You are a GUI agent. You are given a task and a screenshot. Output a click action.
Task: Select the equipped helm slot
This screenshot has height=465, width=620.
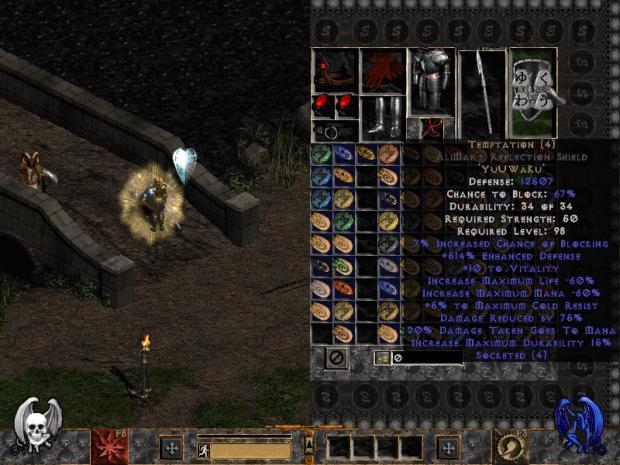click(335, 70)
